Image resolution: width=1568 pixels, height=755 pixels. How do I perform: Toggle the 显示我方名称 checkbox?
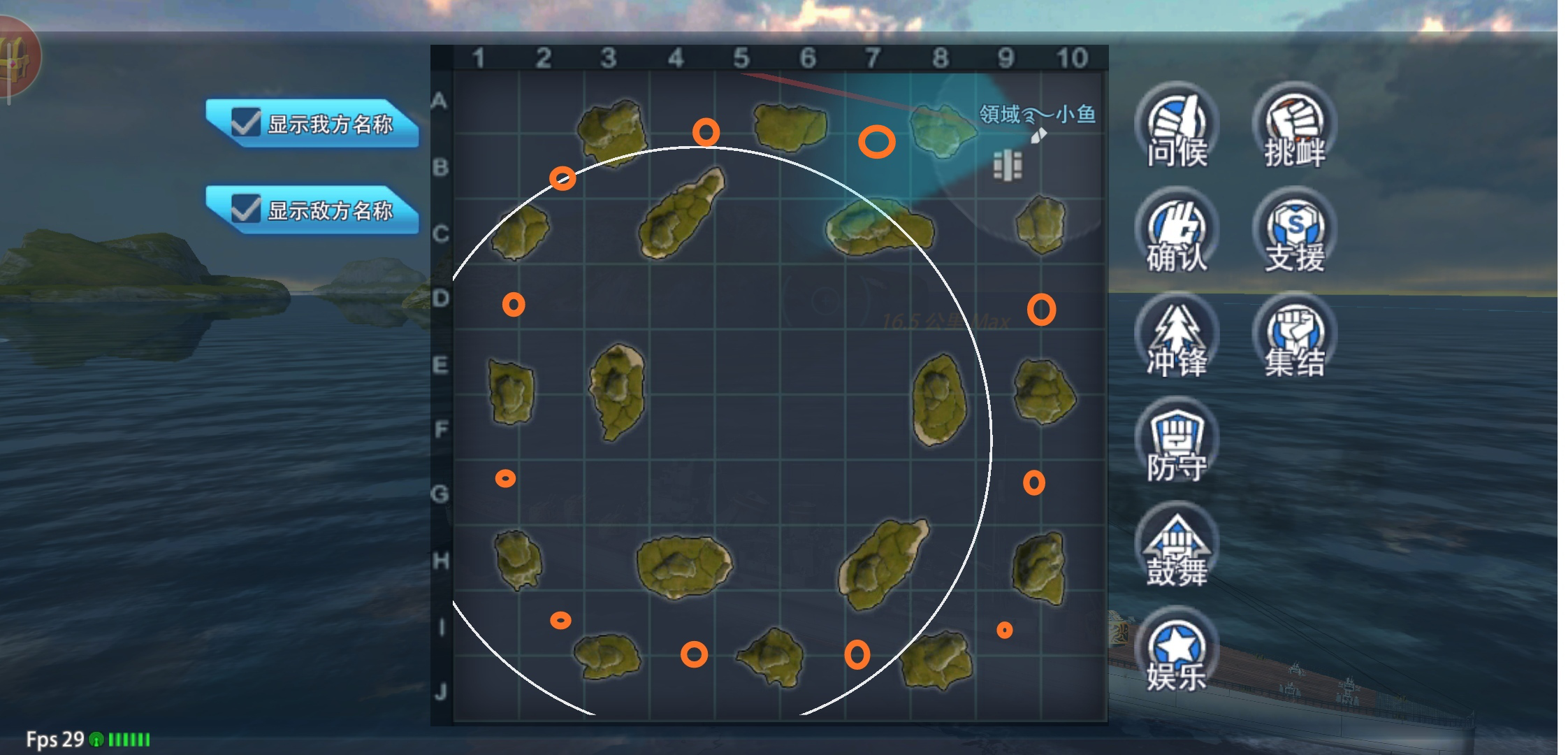click(245, 122)
